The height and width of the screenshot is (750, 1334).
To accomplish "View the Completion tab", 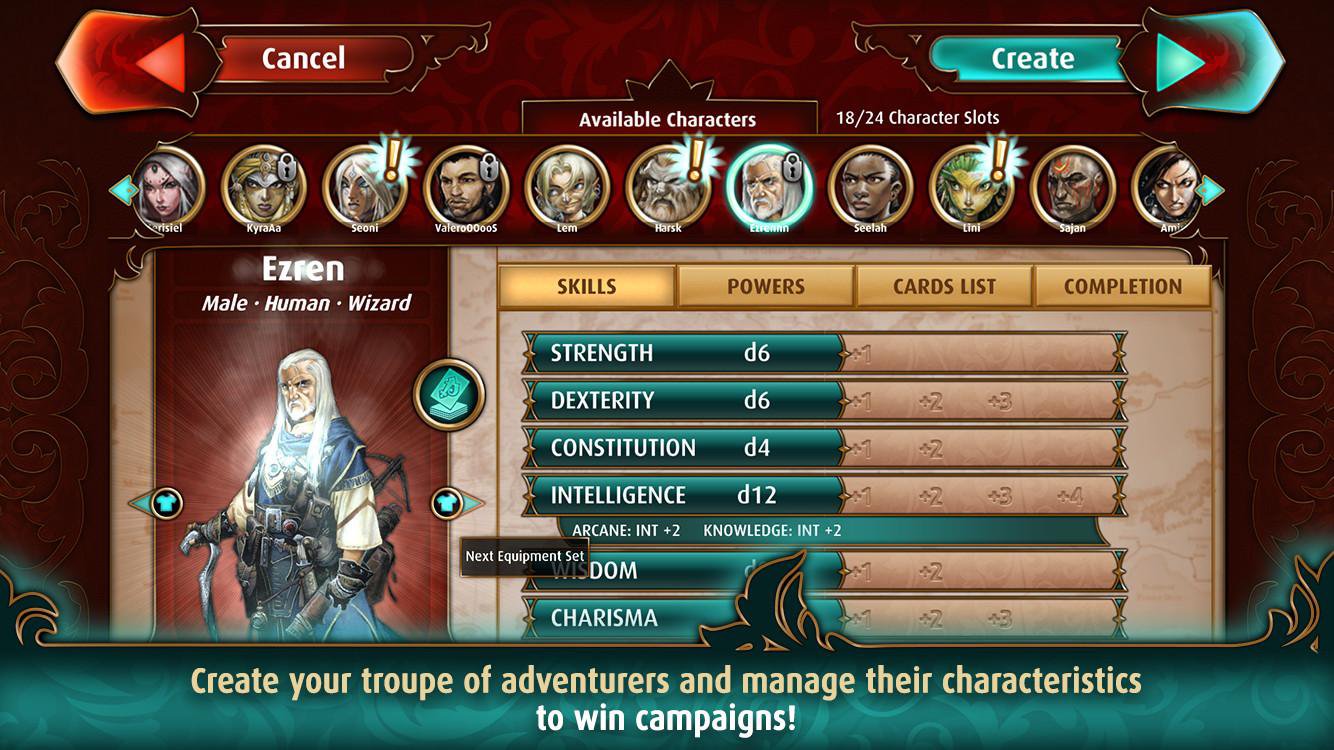I will click(x=1122, y=287).
